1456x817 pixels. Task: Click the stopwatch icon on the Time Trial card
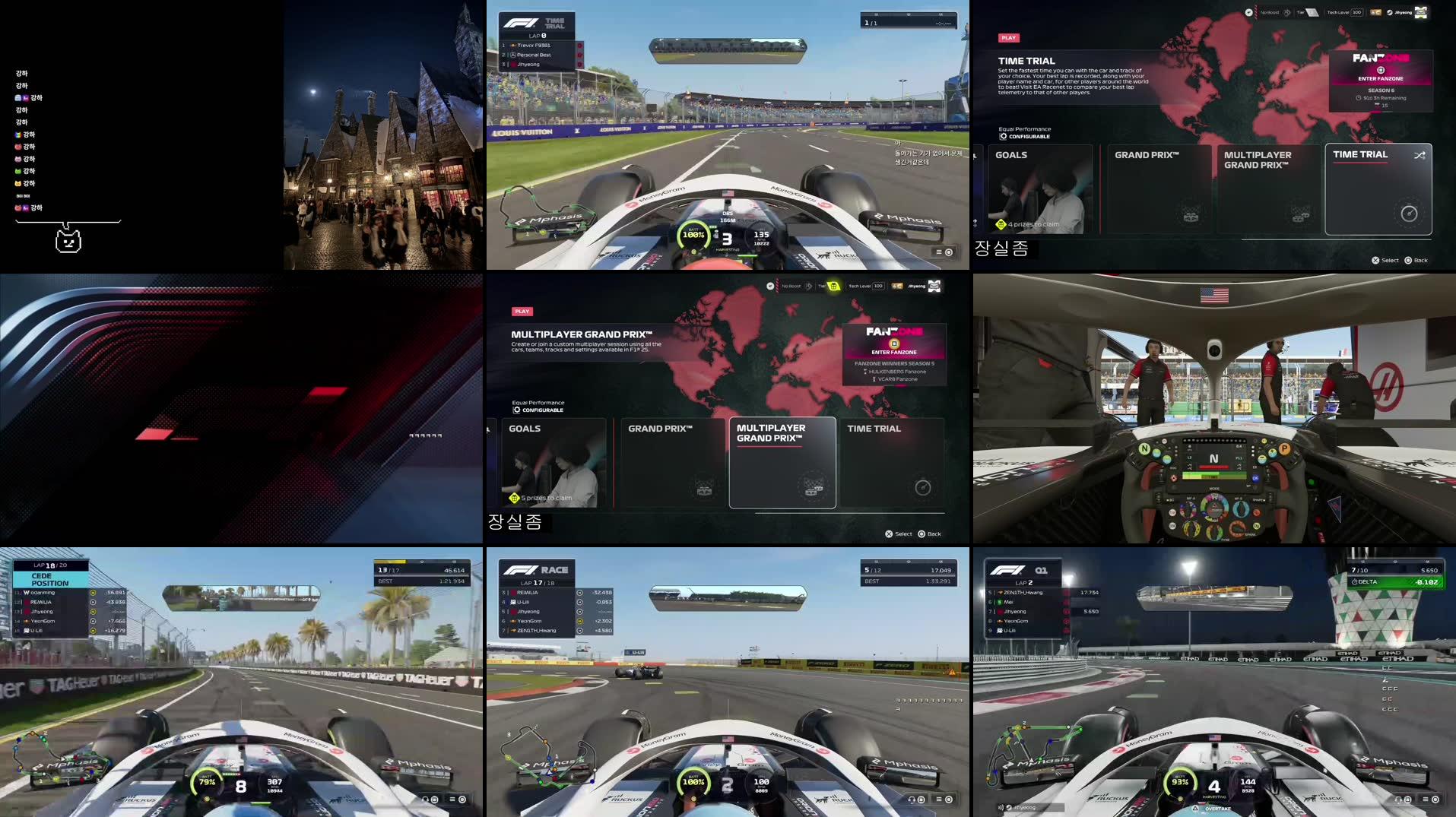tap(1408, 214)
